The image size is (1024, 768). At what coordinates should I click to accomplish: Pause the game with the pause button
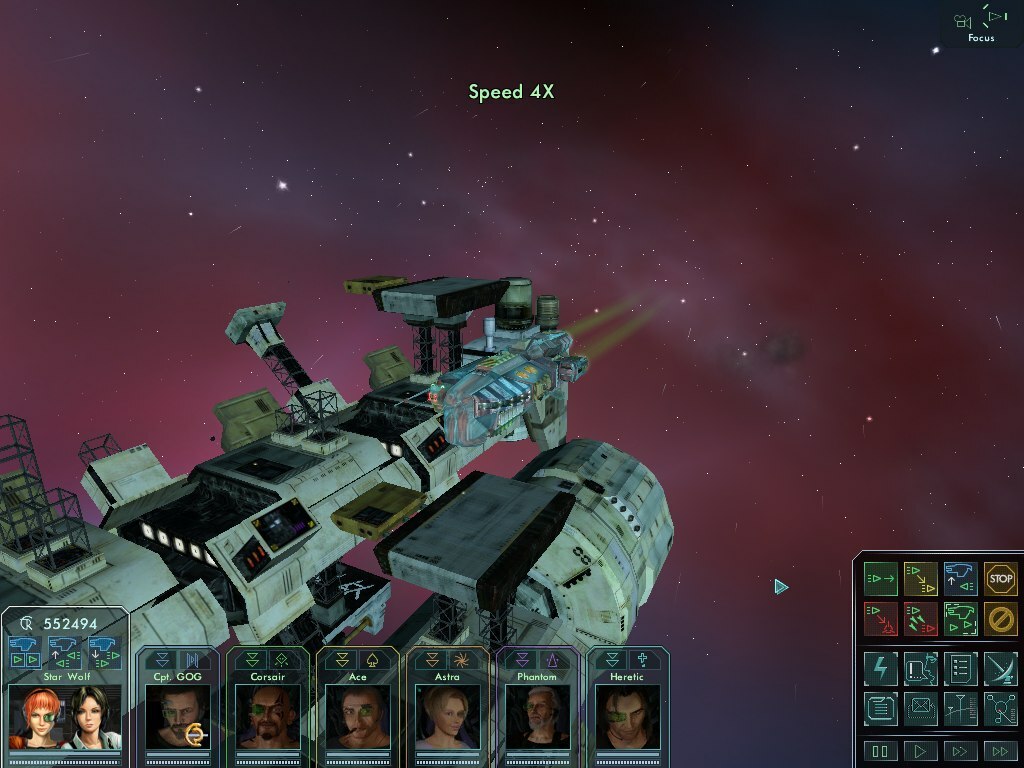[x=881, y=751]
